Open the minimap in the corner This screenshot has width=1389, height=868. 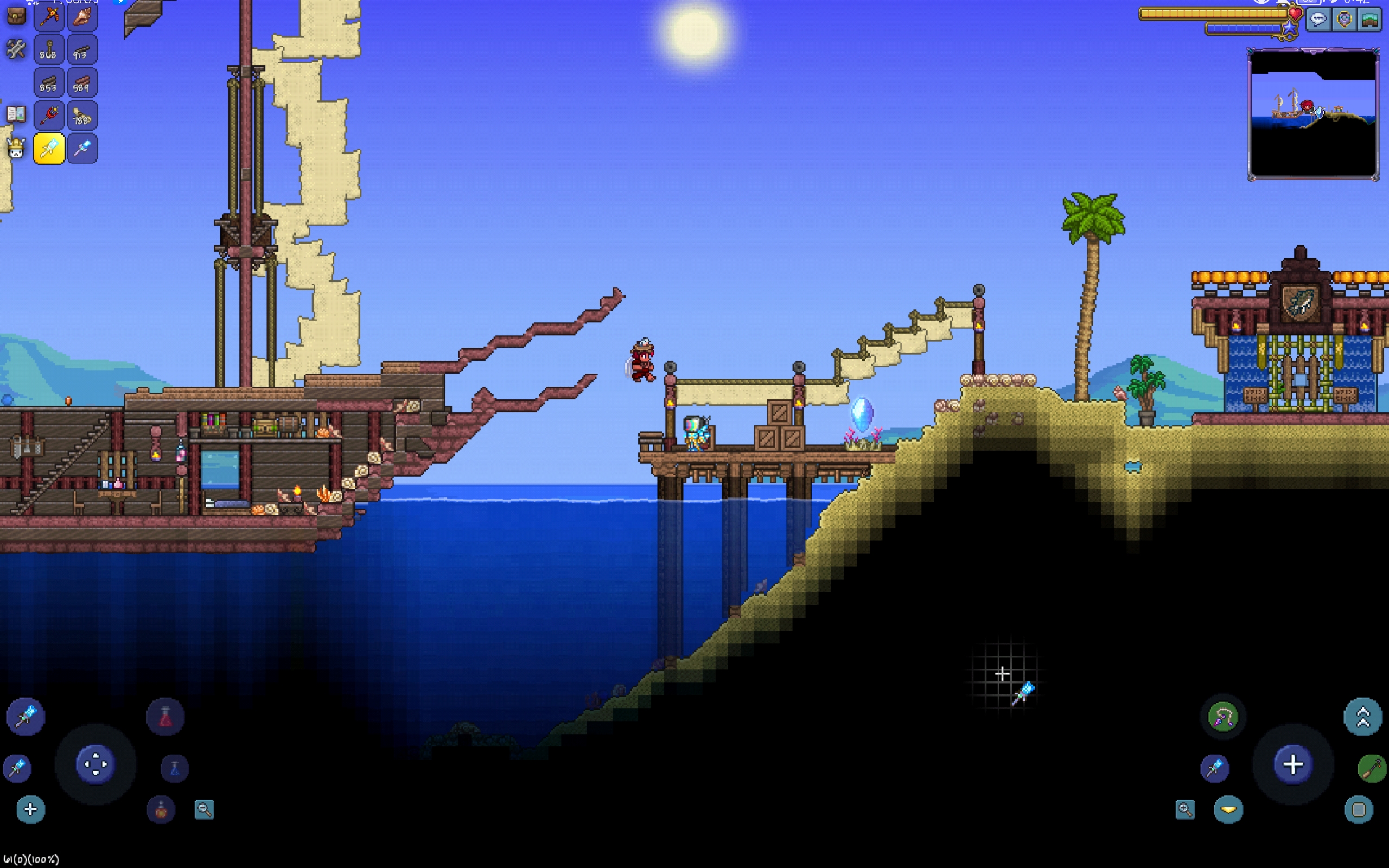(1313, 114)
